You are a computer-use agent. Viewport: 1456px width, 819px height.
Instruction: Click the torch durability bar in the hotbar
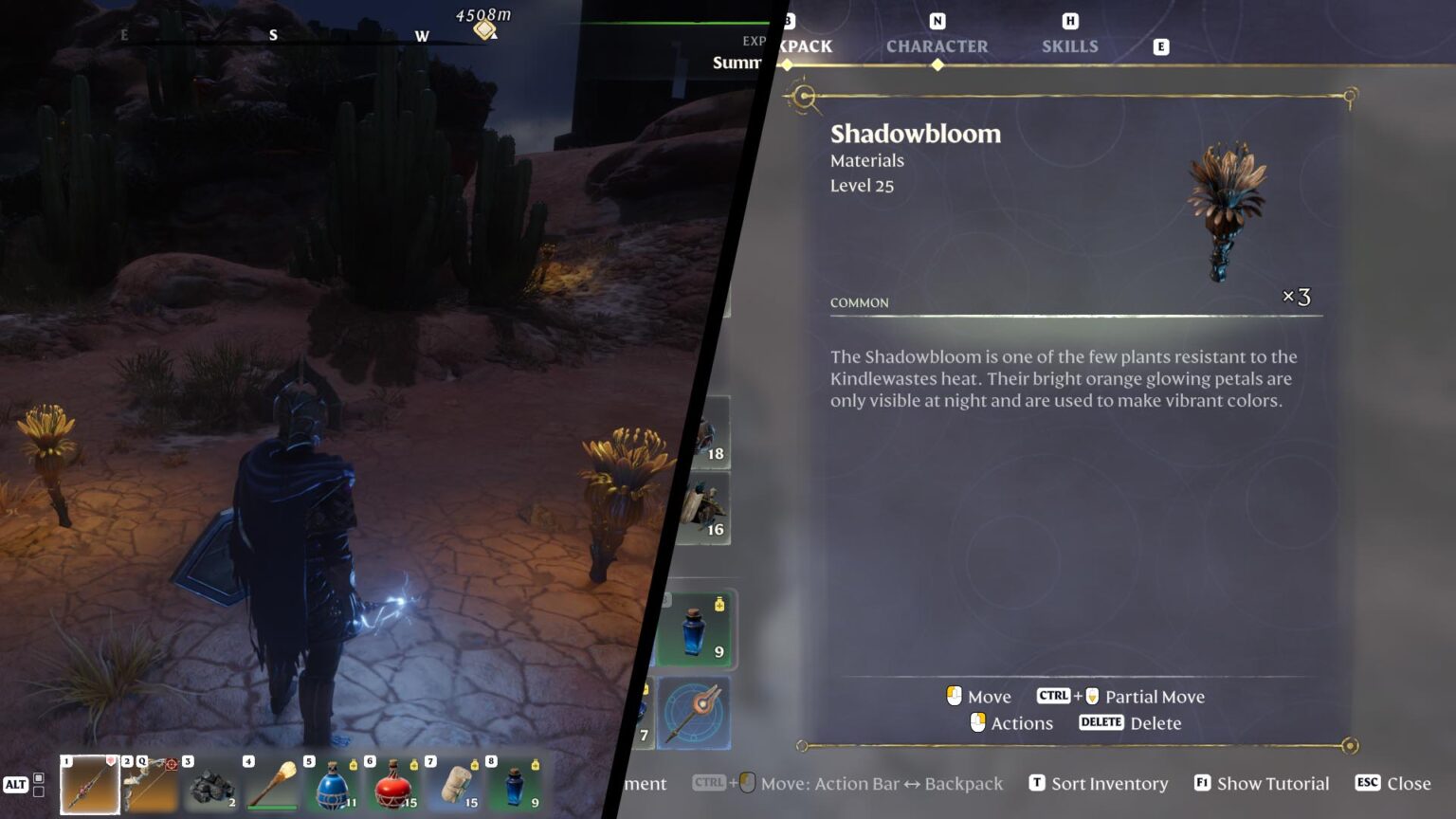pos(272,808)
